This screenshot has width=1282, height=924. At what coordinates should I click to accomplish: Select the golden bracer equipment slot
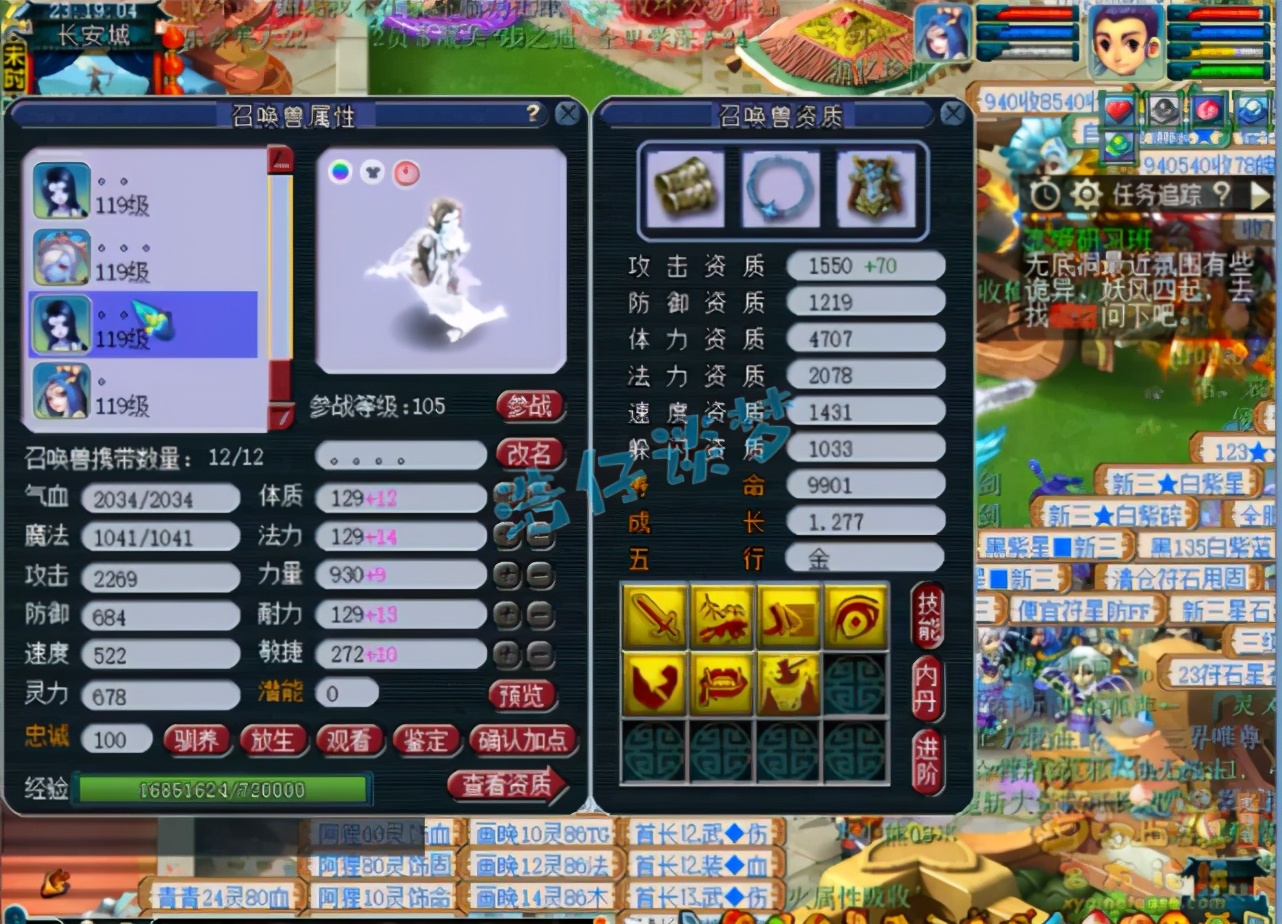pyautogui.click(x=685, y=190)
